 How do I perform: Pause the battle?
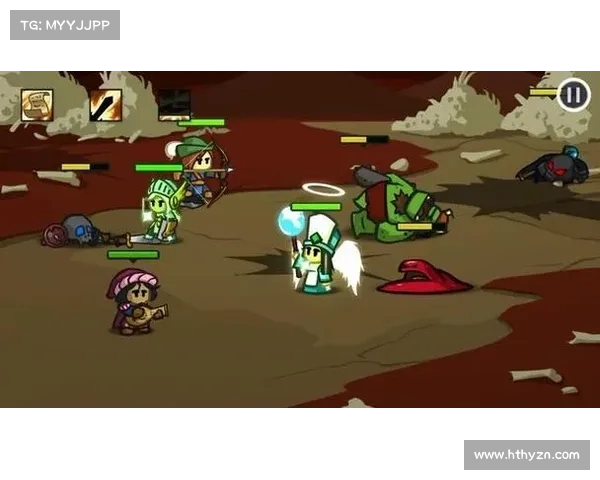pos(573,95)
